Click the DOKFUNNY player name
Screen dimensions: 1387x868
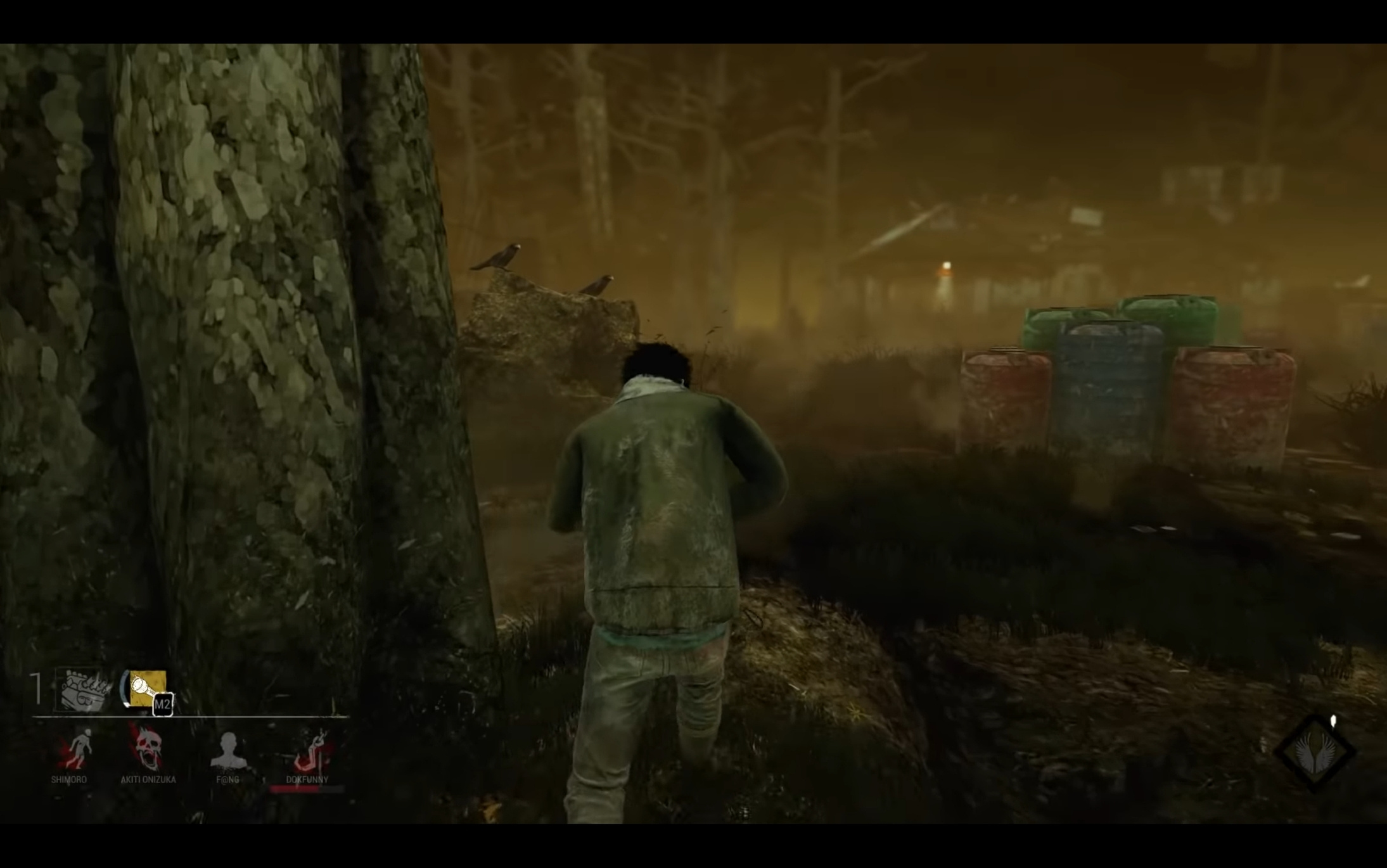point(307,780)
